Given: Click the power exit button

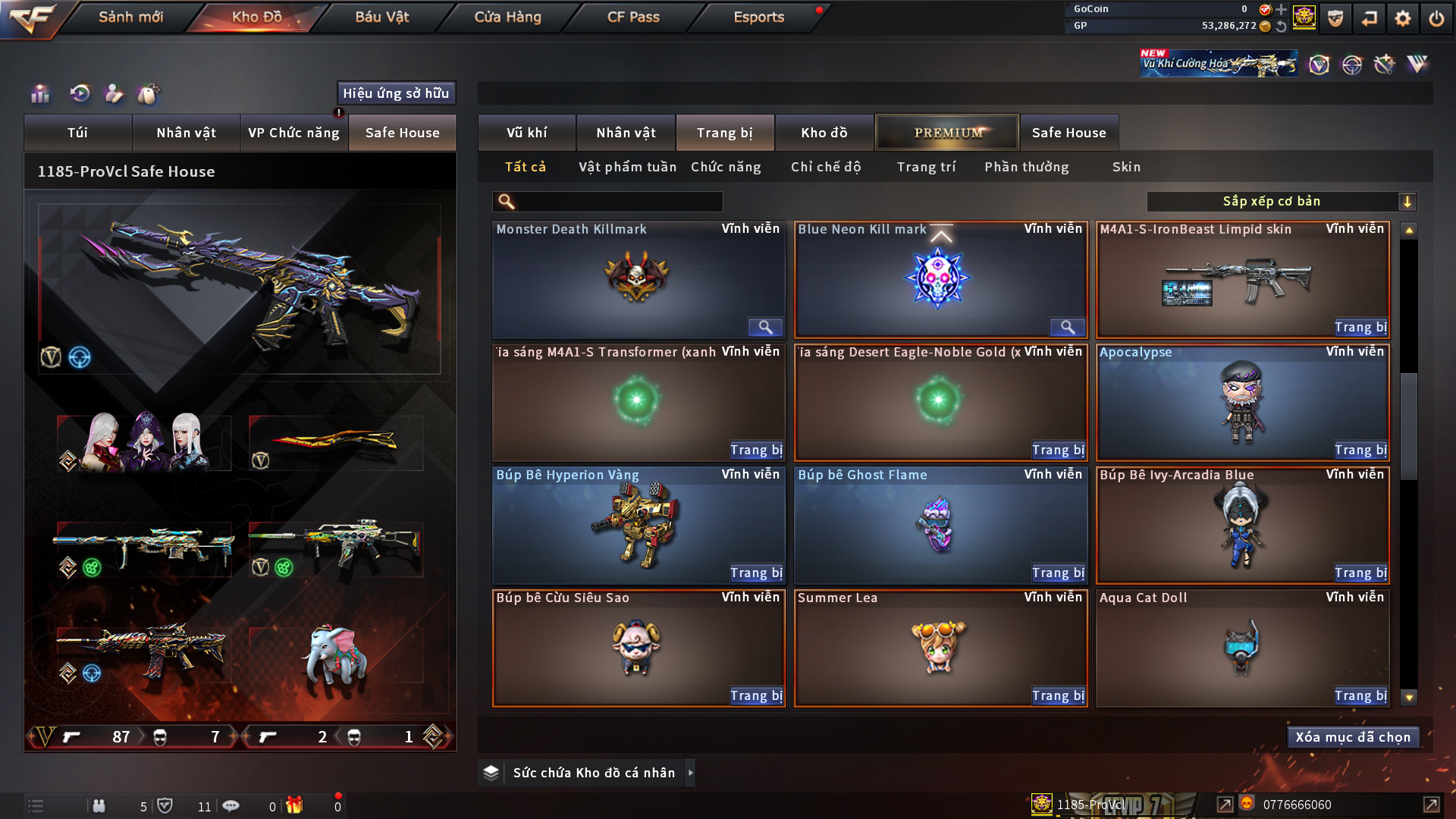Looking at the screenshot, I should coord(1436,18).
